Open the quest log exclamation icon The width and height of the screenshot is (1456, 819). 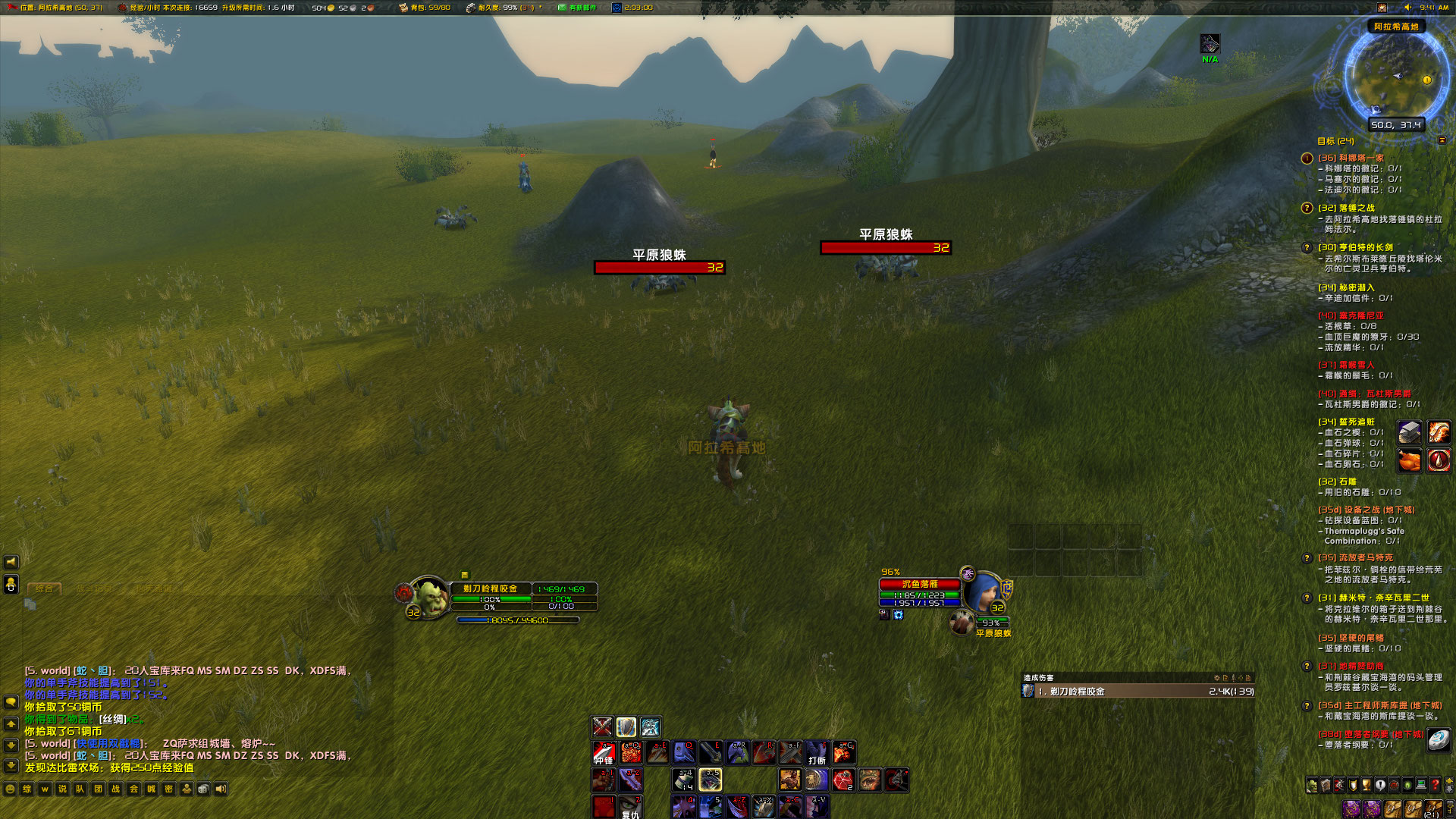(x=1380, y=785)
